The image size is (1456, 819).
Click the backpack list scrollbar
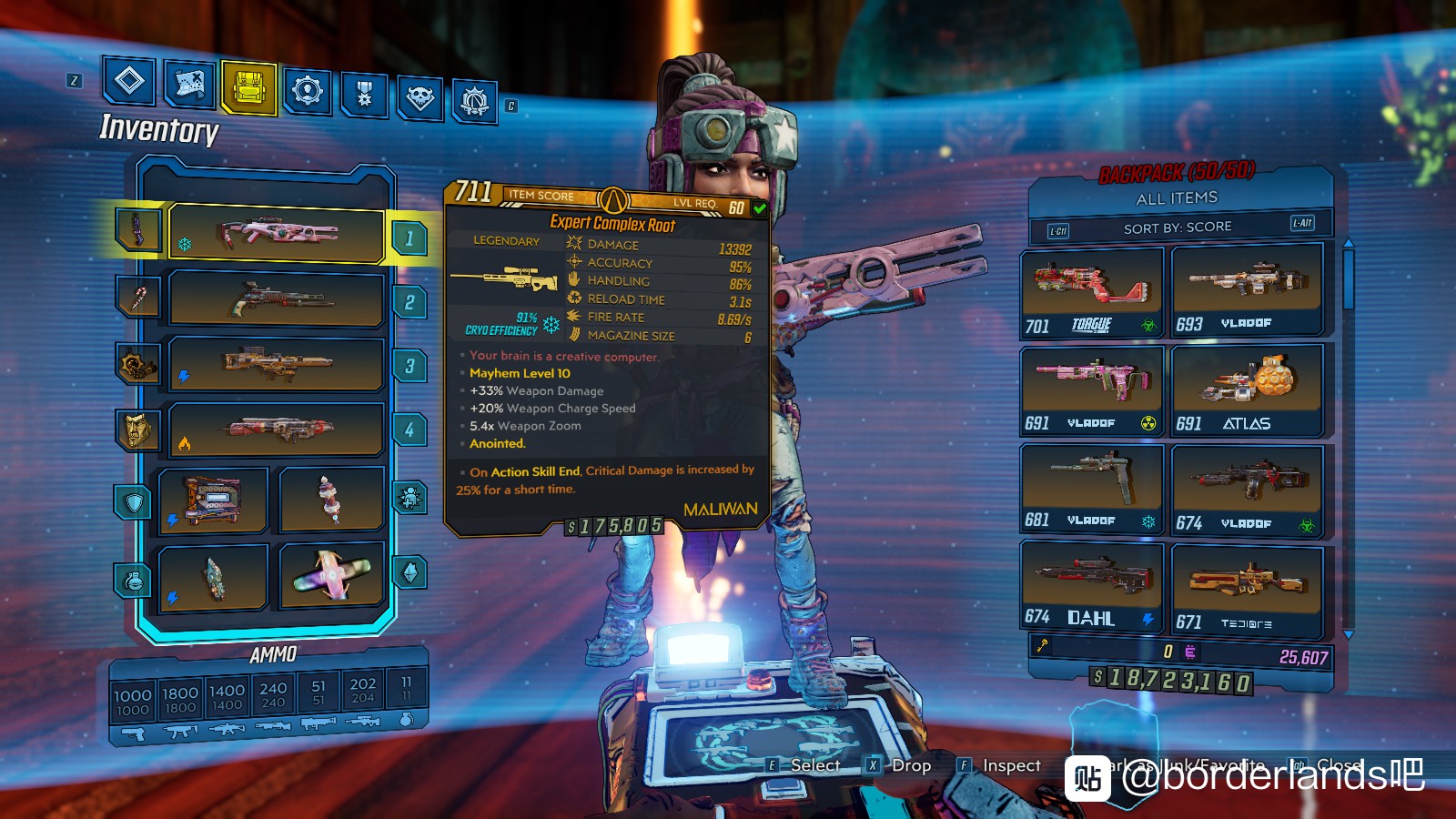[1348, 273]
